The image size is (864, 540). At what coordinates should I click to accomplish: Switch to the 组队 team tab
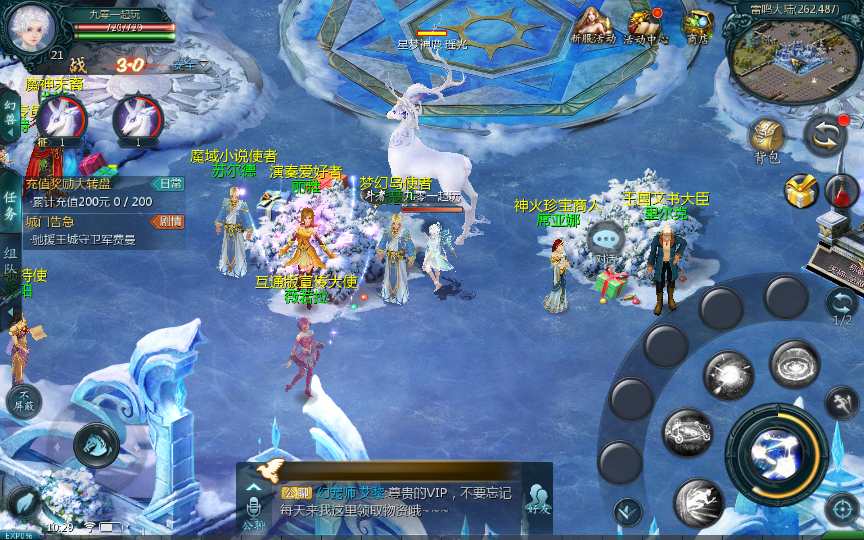9,262
